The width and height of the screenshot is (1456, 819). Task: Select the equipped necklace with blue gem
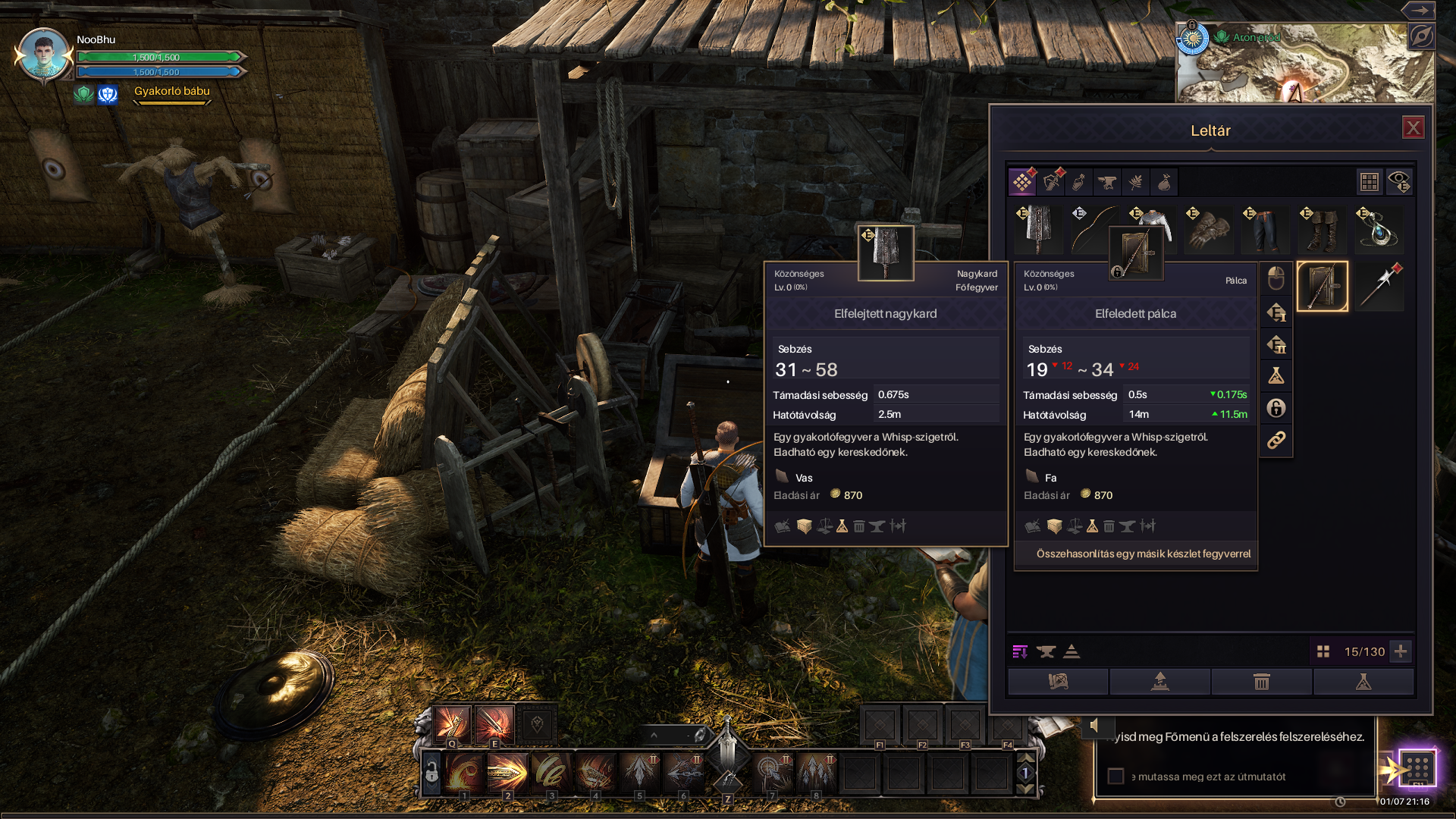(1379, 230)
